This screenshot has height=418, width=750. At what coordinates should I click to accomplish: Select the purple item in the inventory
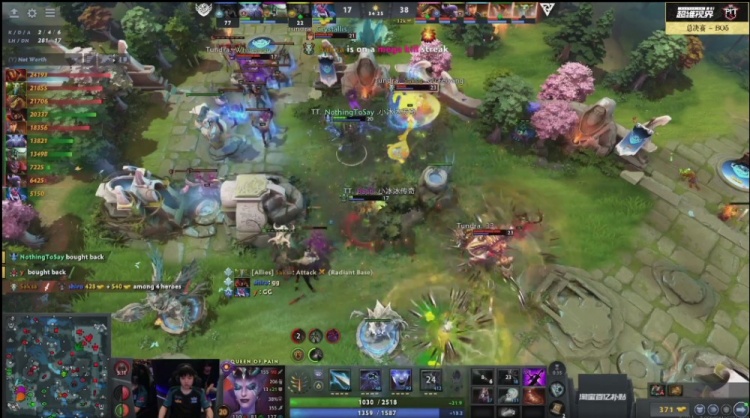[535, 377]
